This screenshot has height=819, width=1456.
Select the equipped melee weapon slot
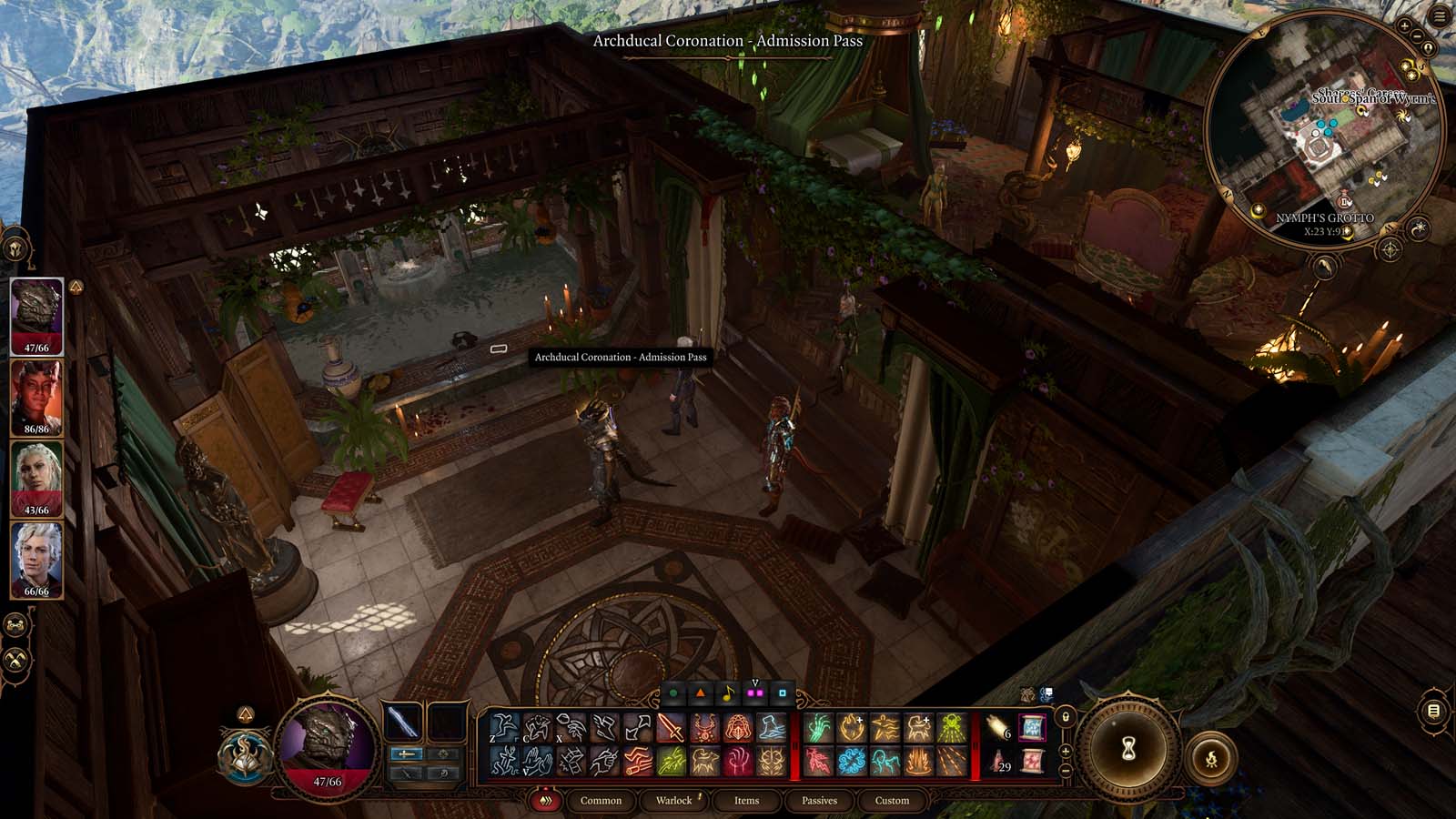(x=401, y=723)
